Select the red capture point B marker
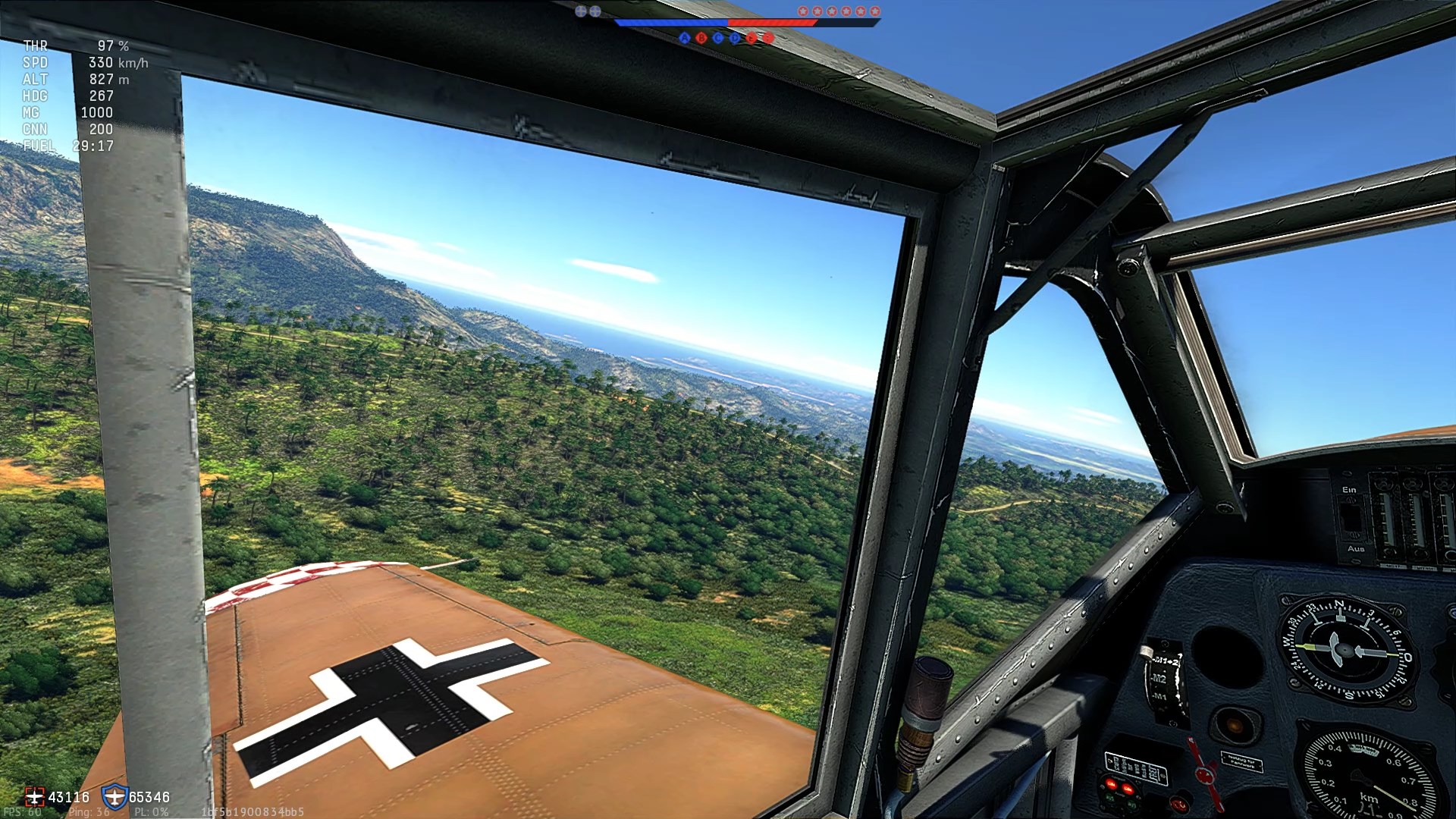This screenshot has height=819, width=1456. pyautogui.click(x=701, y=38)
